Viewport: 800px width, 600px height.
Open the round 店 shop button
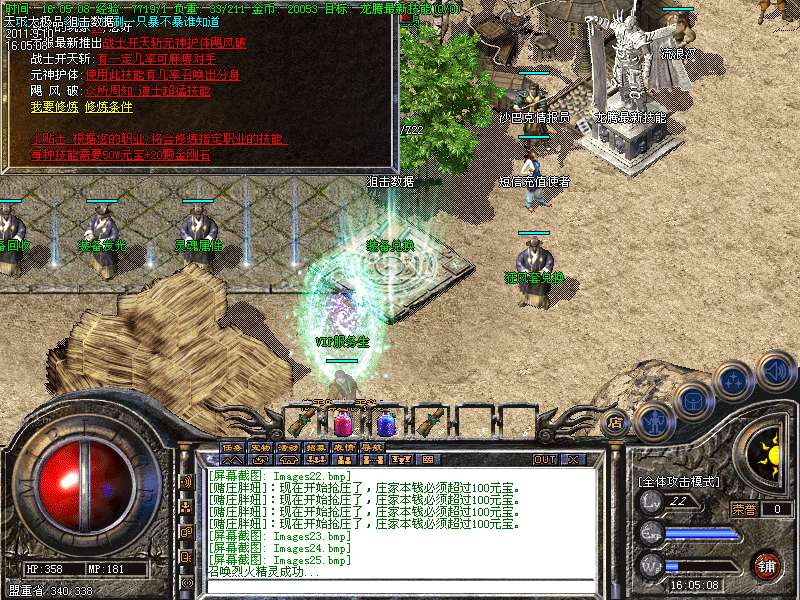click(x=616, y=422)
